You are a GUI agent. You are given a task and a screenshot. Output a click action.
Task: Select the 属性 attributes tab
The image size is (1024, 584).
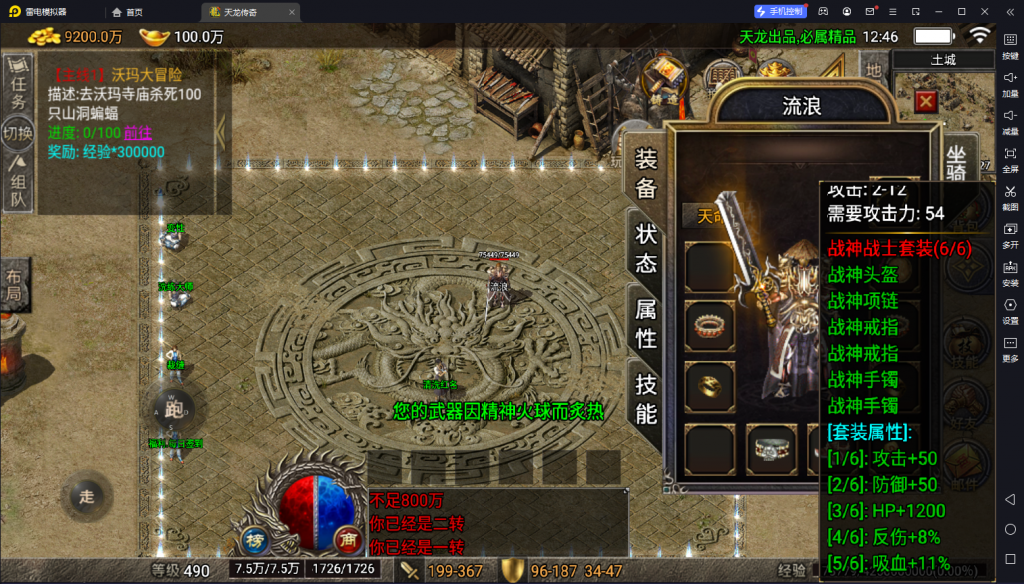tap(646, 323)
